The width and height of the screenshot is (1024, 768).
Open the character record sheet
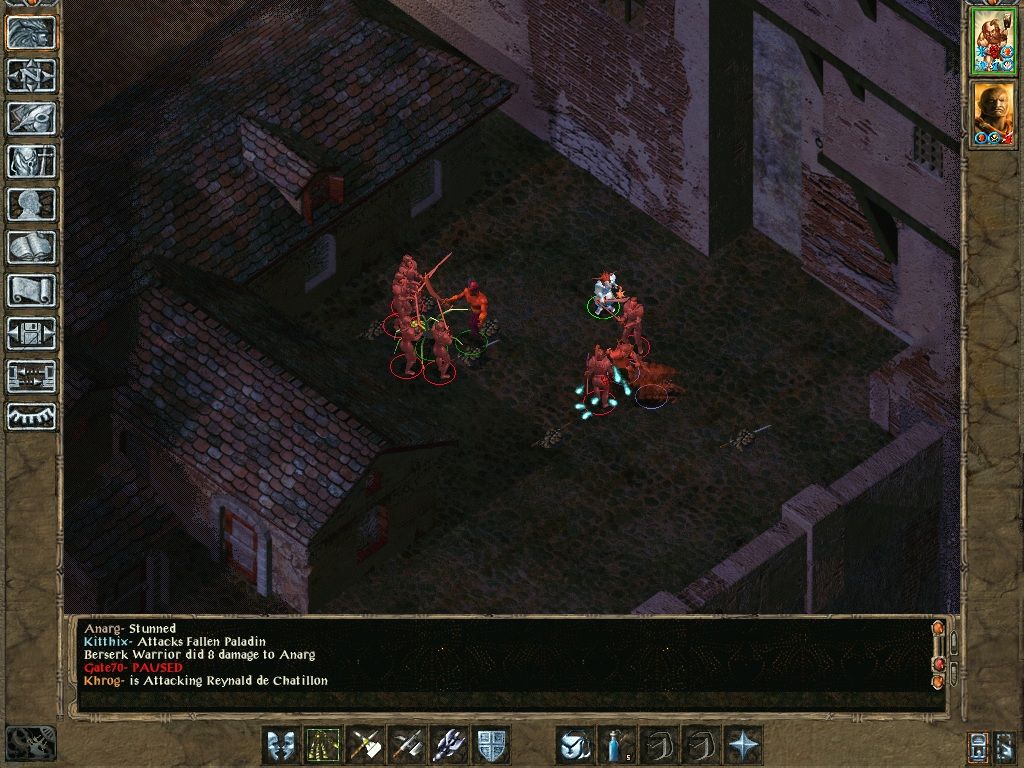[x=31, y=204]
